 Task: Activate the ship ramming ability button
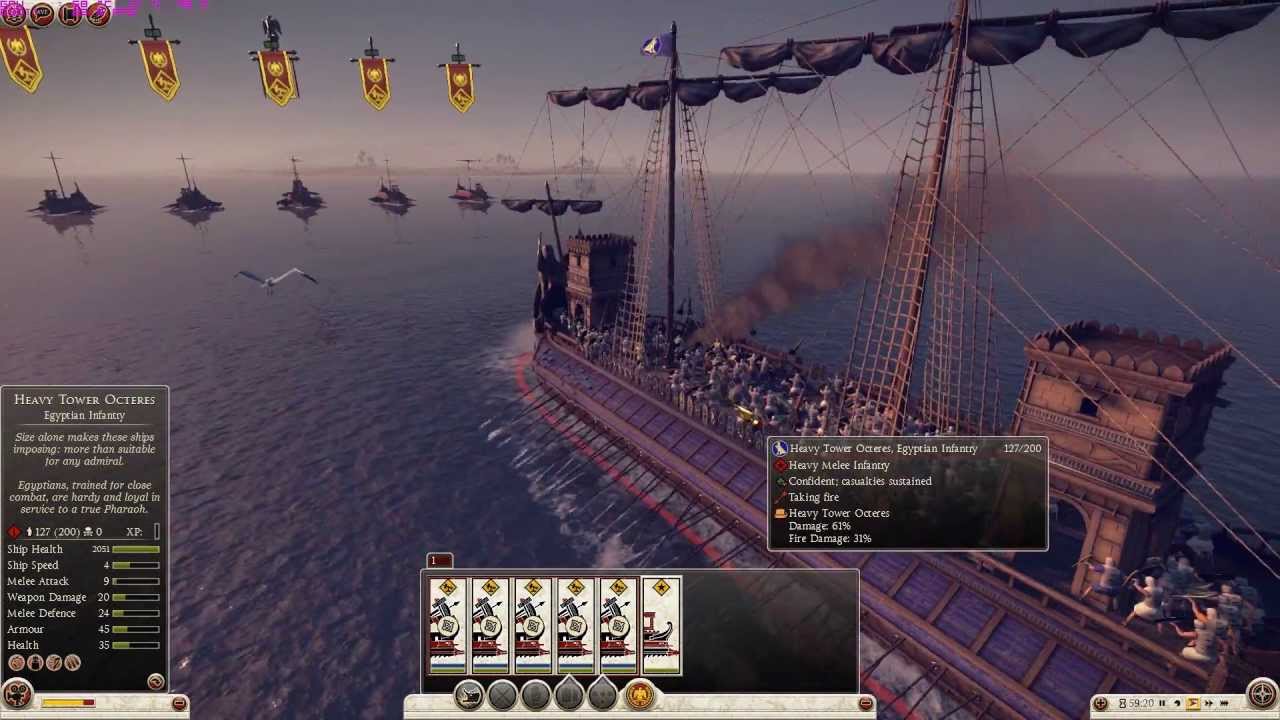coord(469,694)
